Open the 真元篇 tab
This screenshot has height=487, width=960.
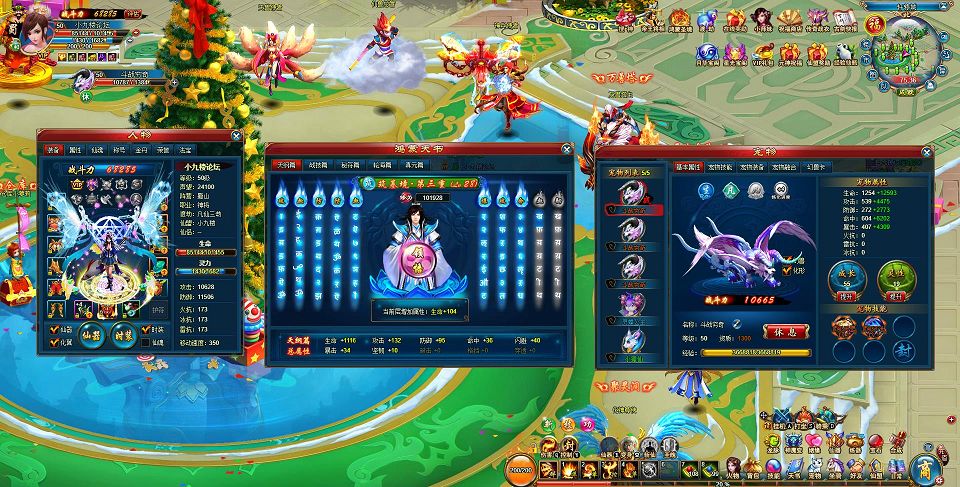[415, 164]
